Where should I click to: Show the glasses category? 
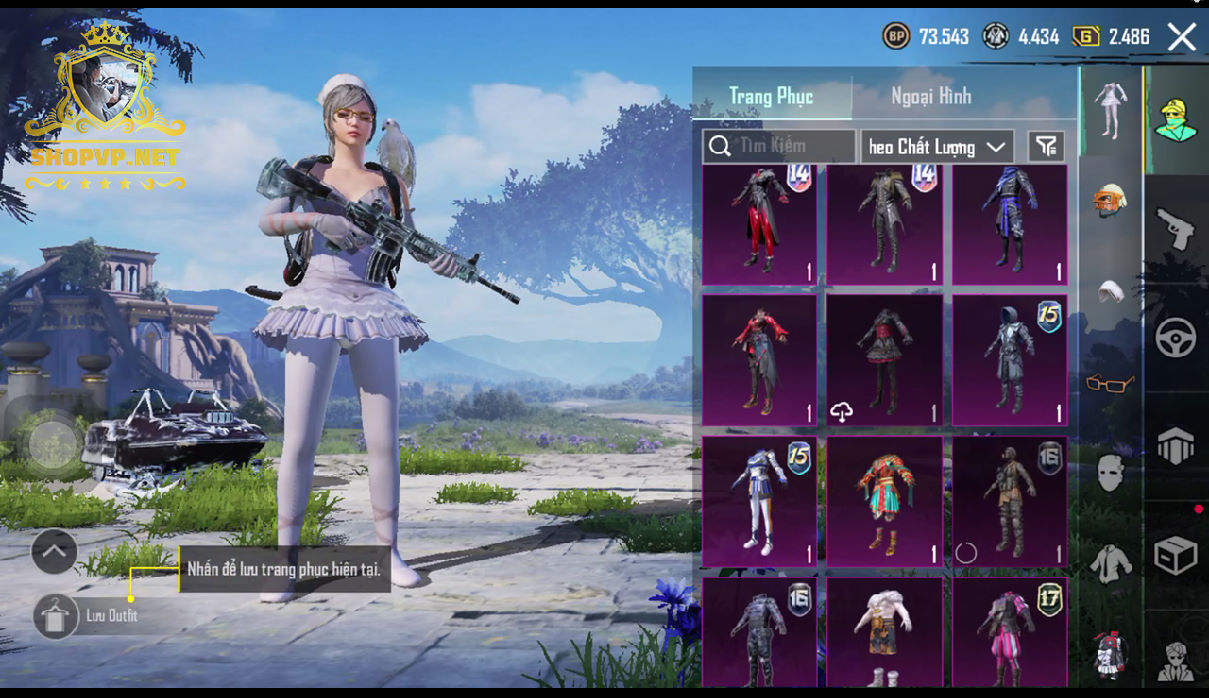coord(1110,382)
